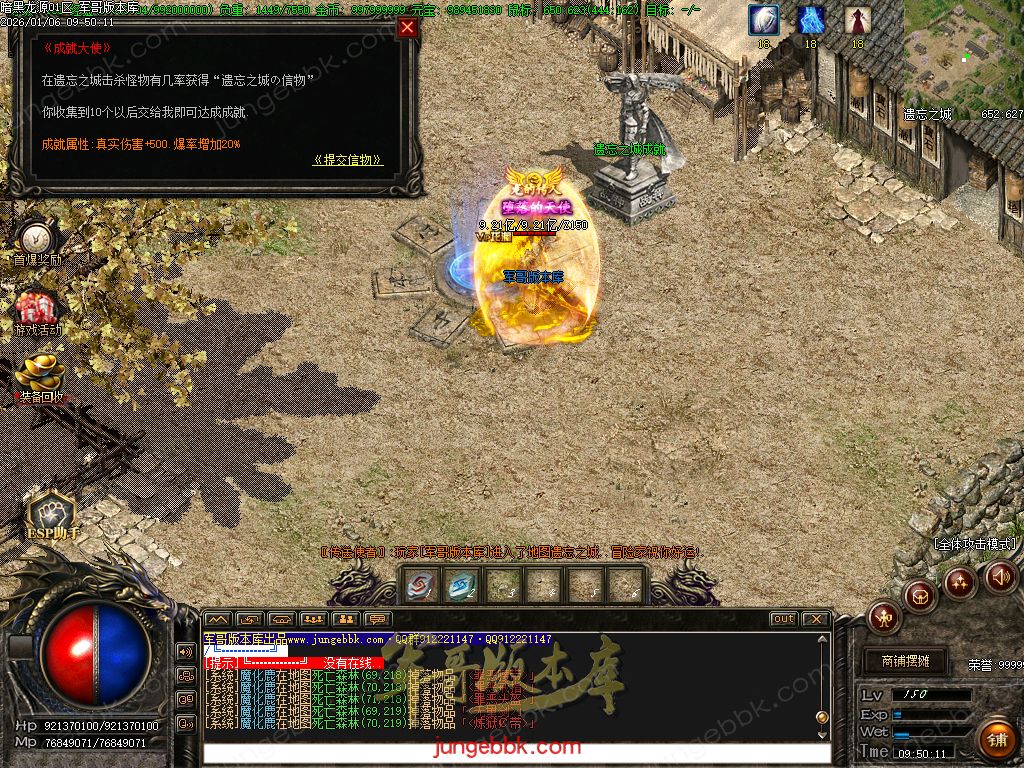Open the round 铺 shop button
Image resolution: width=1024 pixels, height=768 pixels.
994,739
